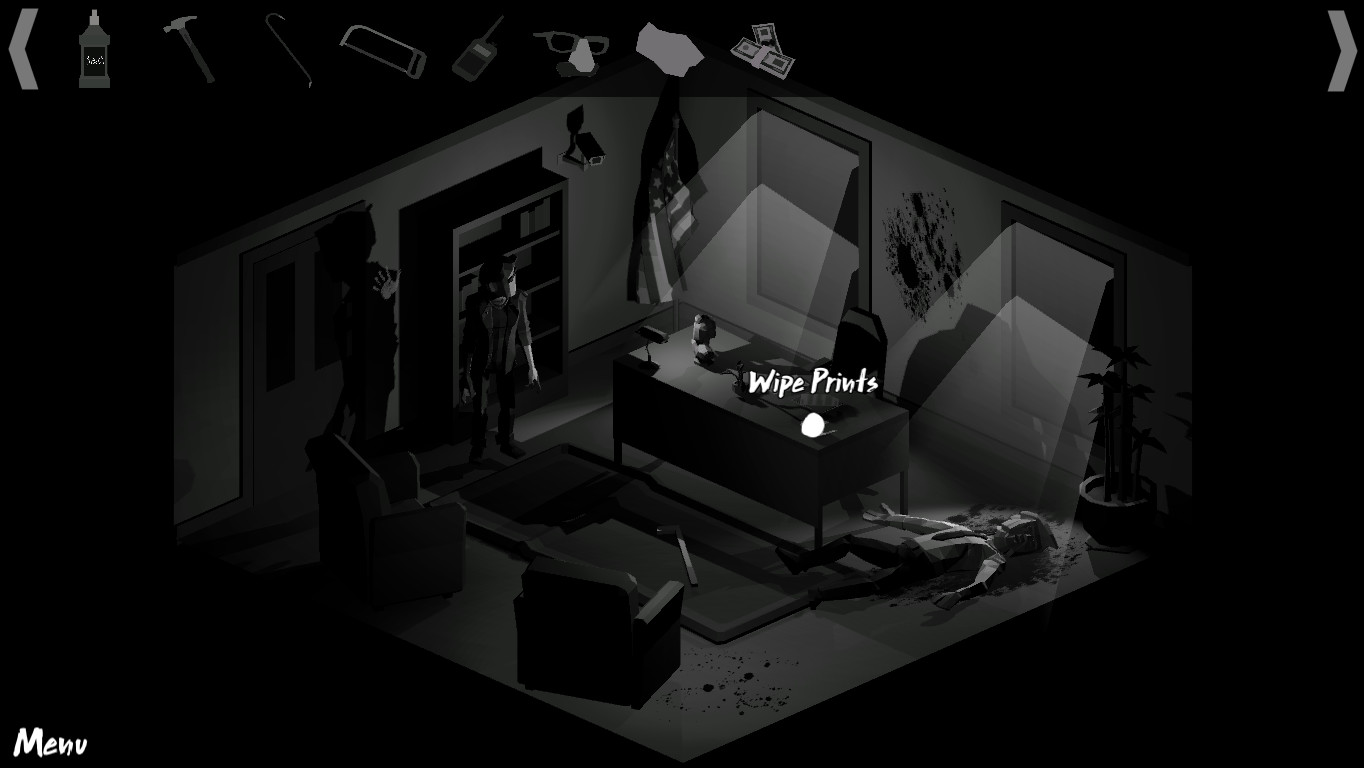This screenshot has height=768, width=1364.
Task: Select the stack of cash inventory item
Action: [765, 50]
